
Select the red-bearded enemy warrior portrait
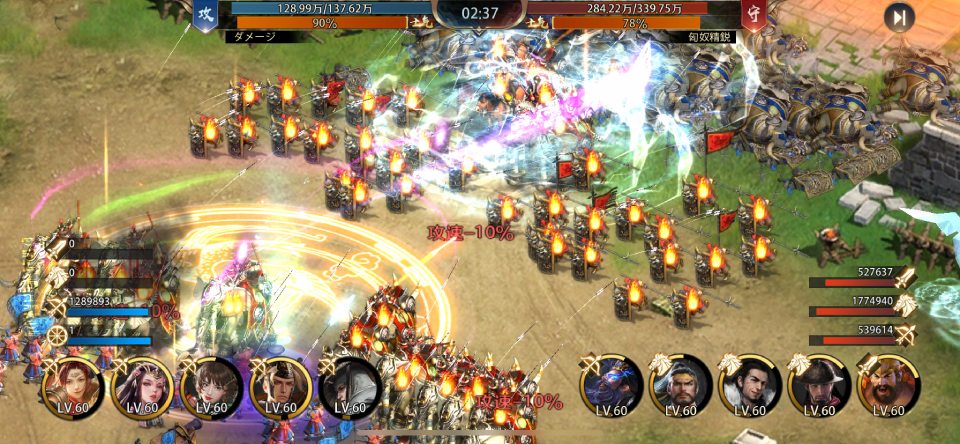pos(888,386)
